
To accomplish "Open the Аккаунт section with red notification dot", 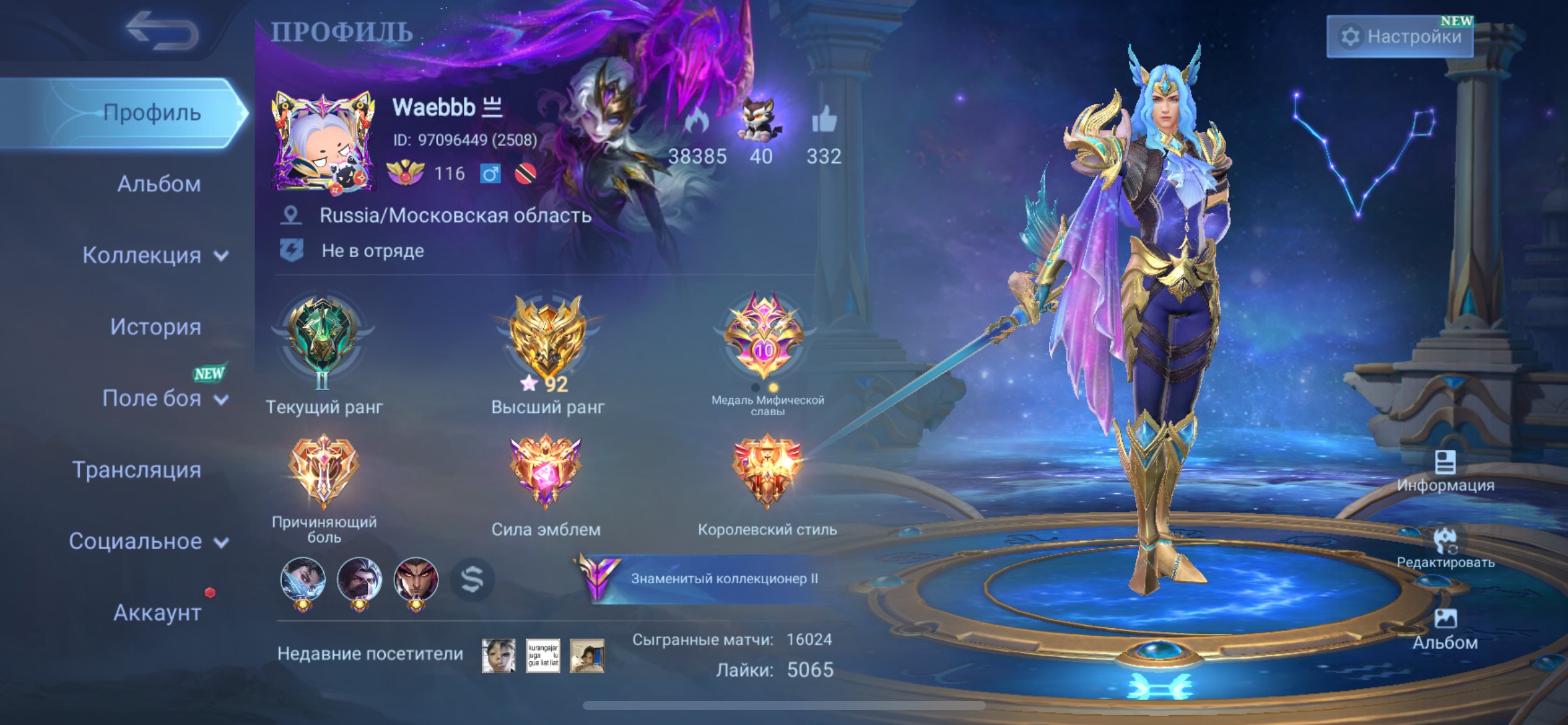I will pyautogui.click(x=157, y=613).
